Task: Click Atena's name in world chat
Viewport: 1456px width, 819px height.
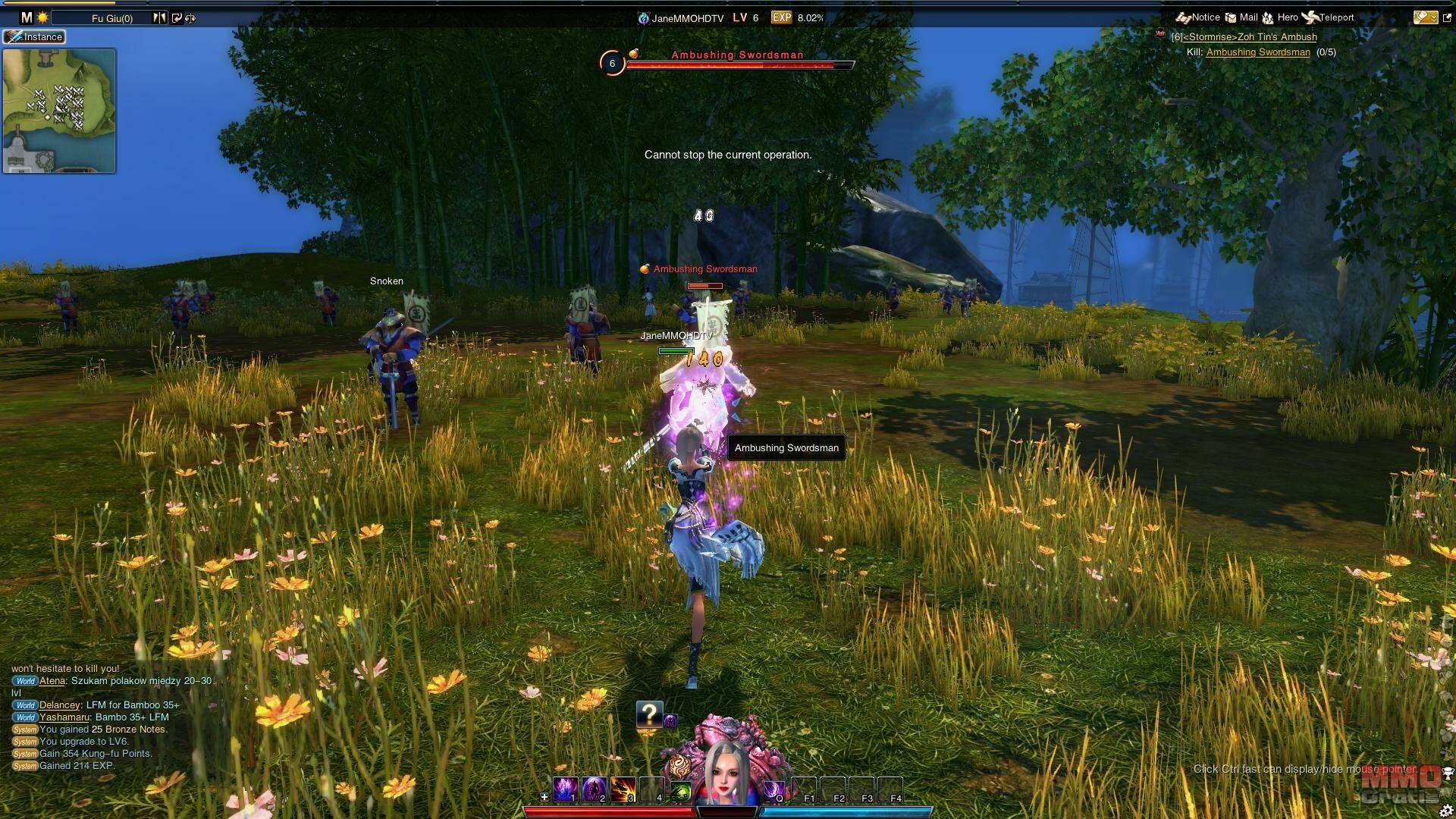Action: [x=52, y=681]
